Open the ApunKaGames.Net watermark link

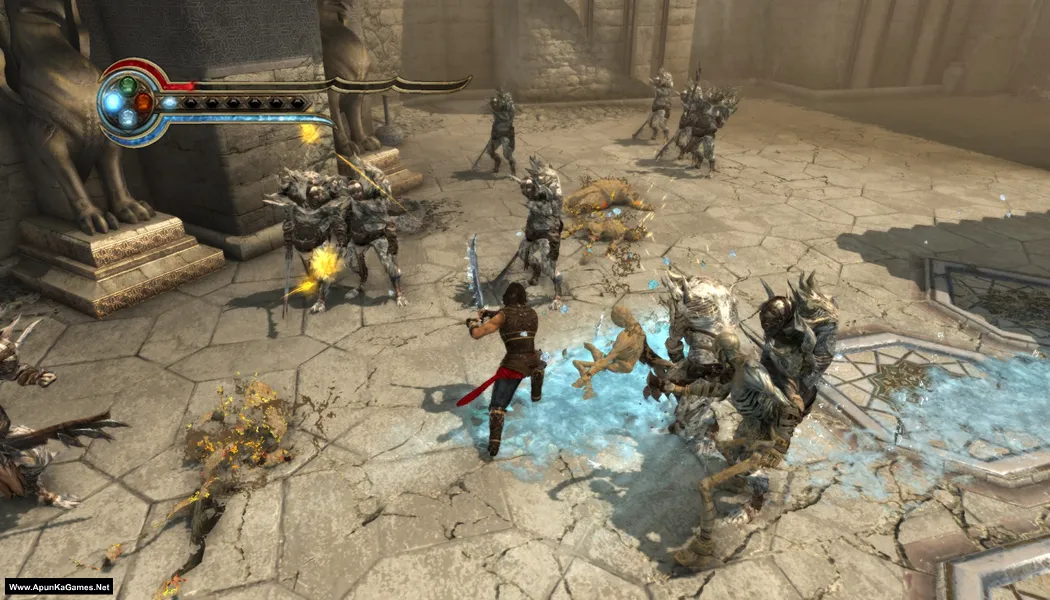[58, 587]
